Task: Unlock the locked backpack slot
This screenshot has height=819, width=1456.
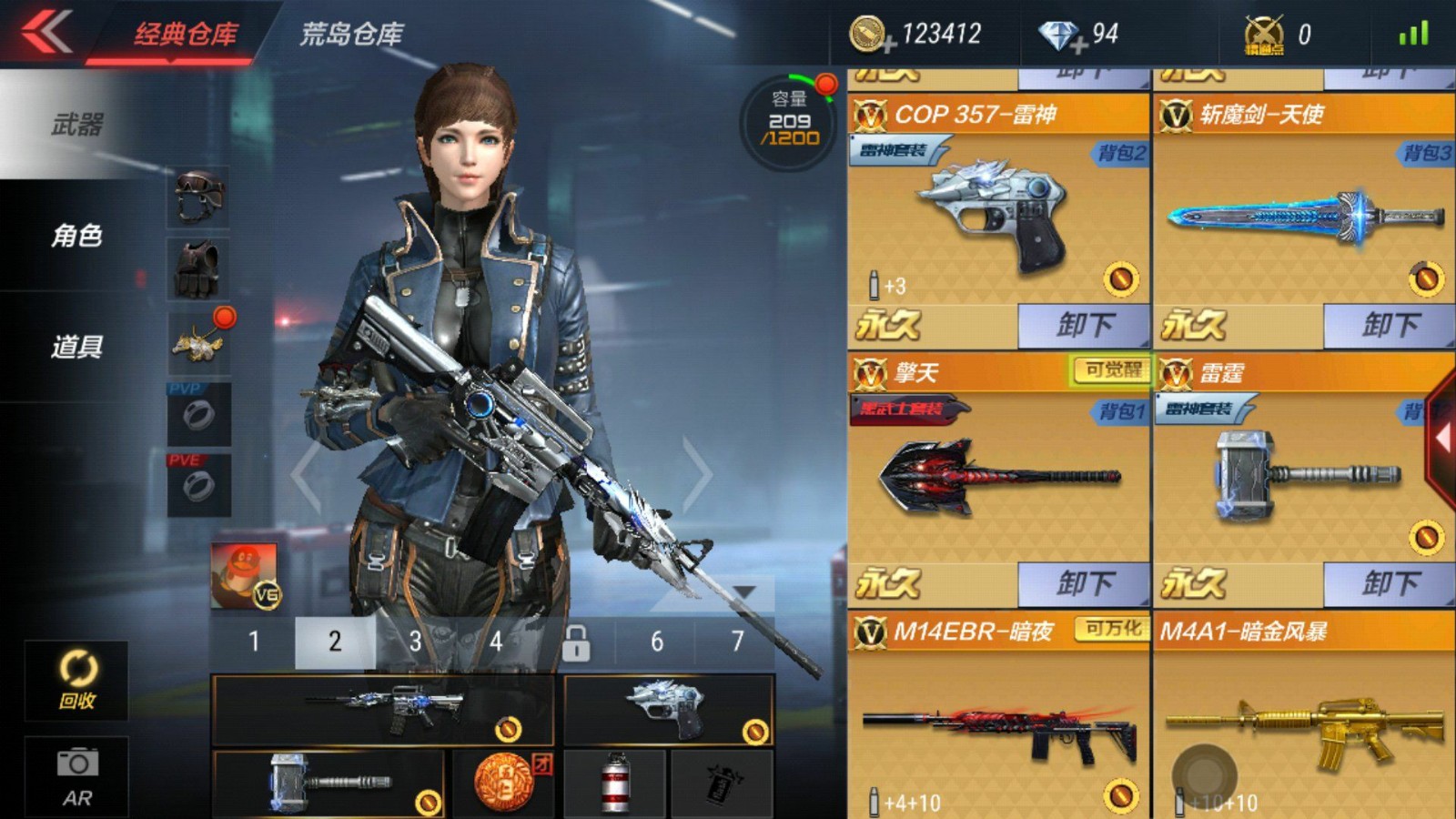Action: point(575,642)
